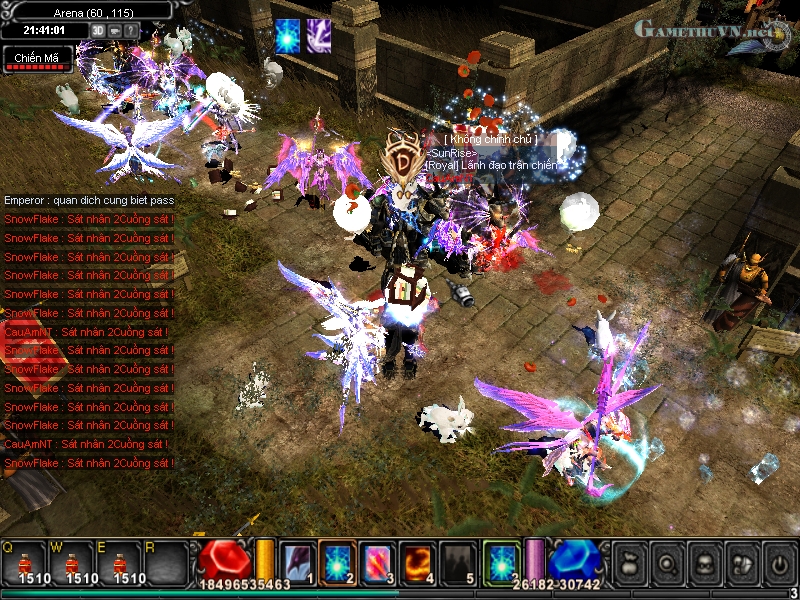Viewport: 800px width, 600px height.
Task: Select the Chiến Mã mount panel
Action: [x=36, y=59]
